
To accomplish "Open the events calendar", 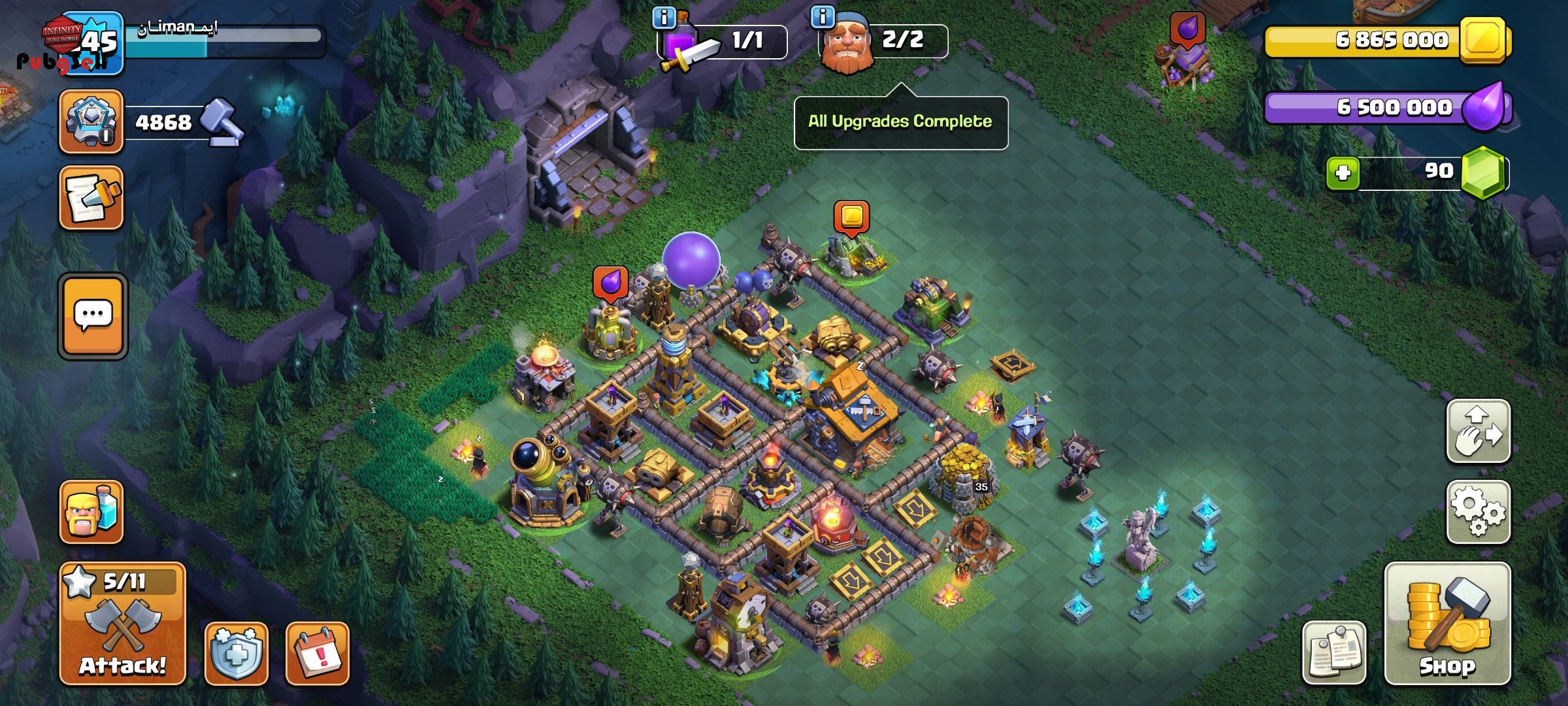I will (x=318, y=653).
